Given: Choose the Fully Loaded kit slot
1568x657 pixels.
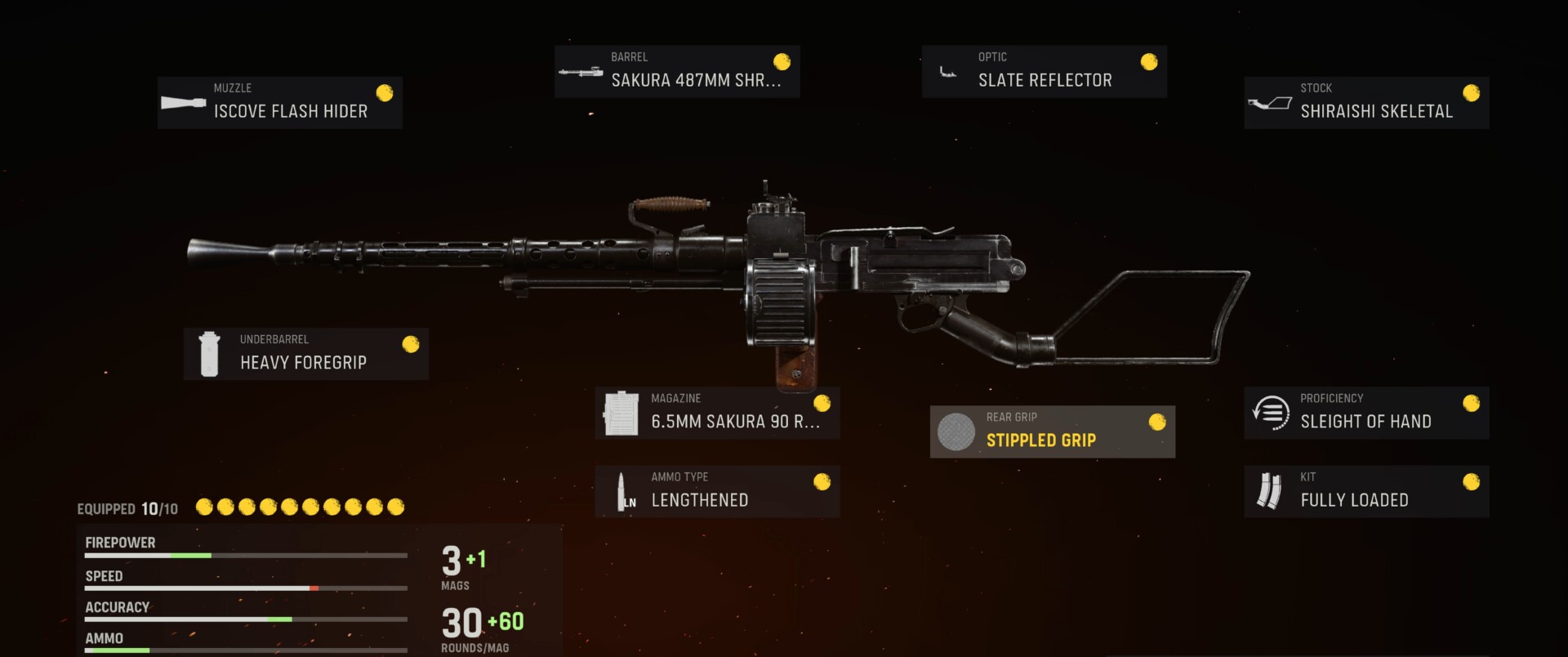Looking at the screenshot, I should pos(1365,491).
